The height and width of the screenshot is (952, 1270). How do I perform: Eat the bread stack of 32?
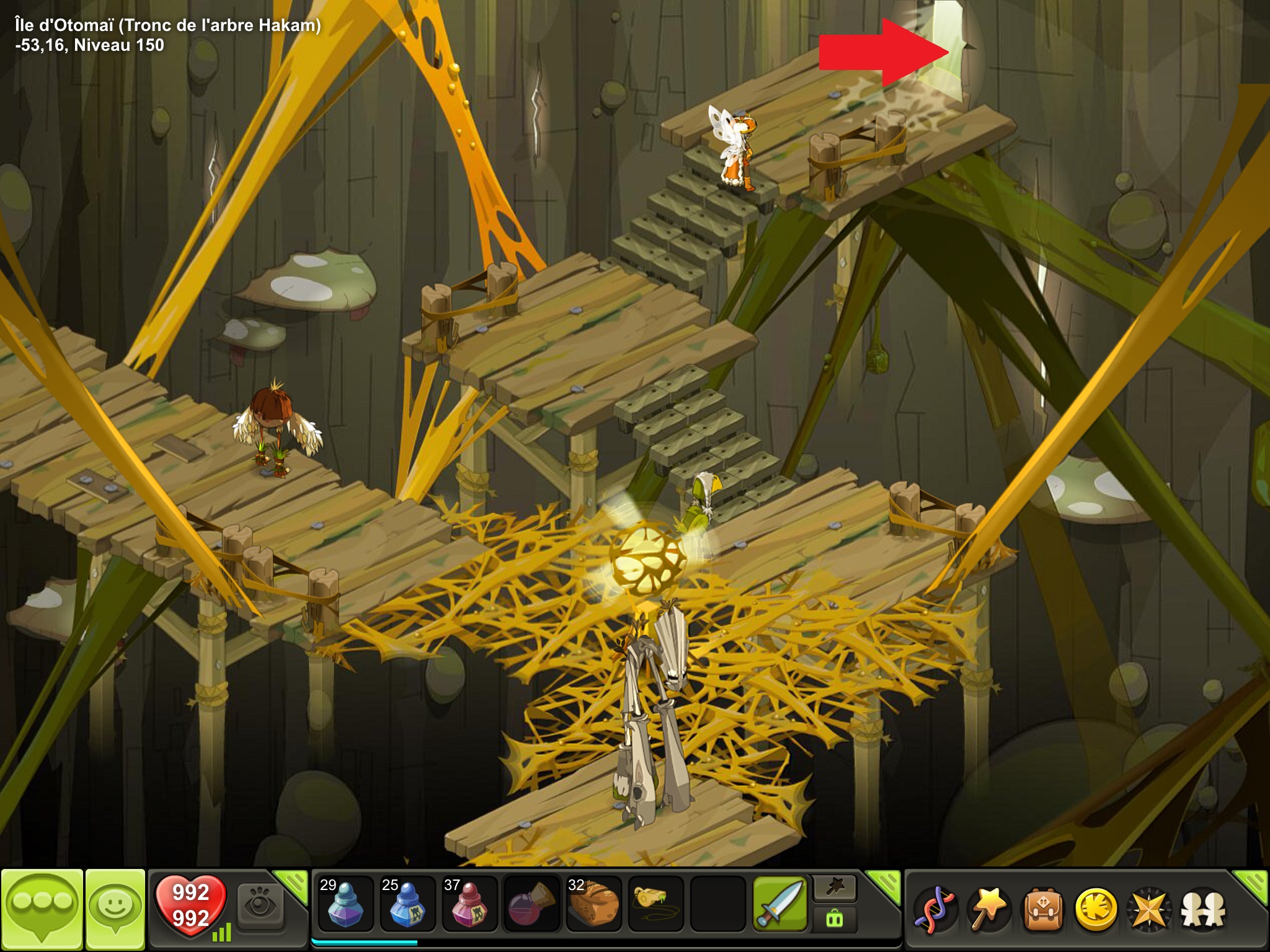tap(593, 904)
